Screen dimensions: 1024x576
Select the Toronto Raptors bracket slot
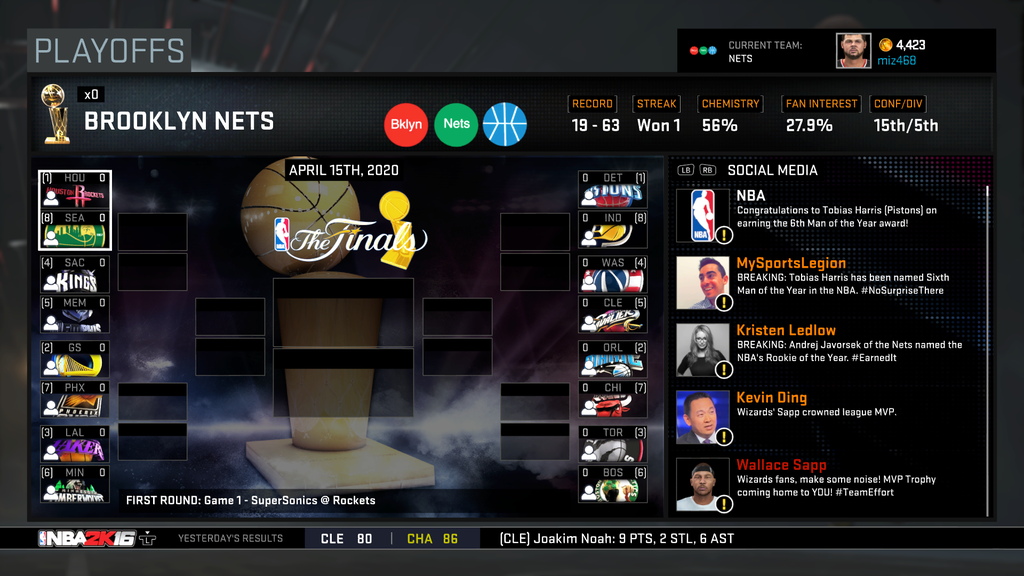(613, 445)
